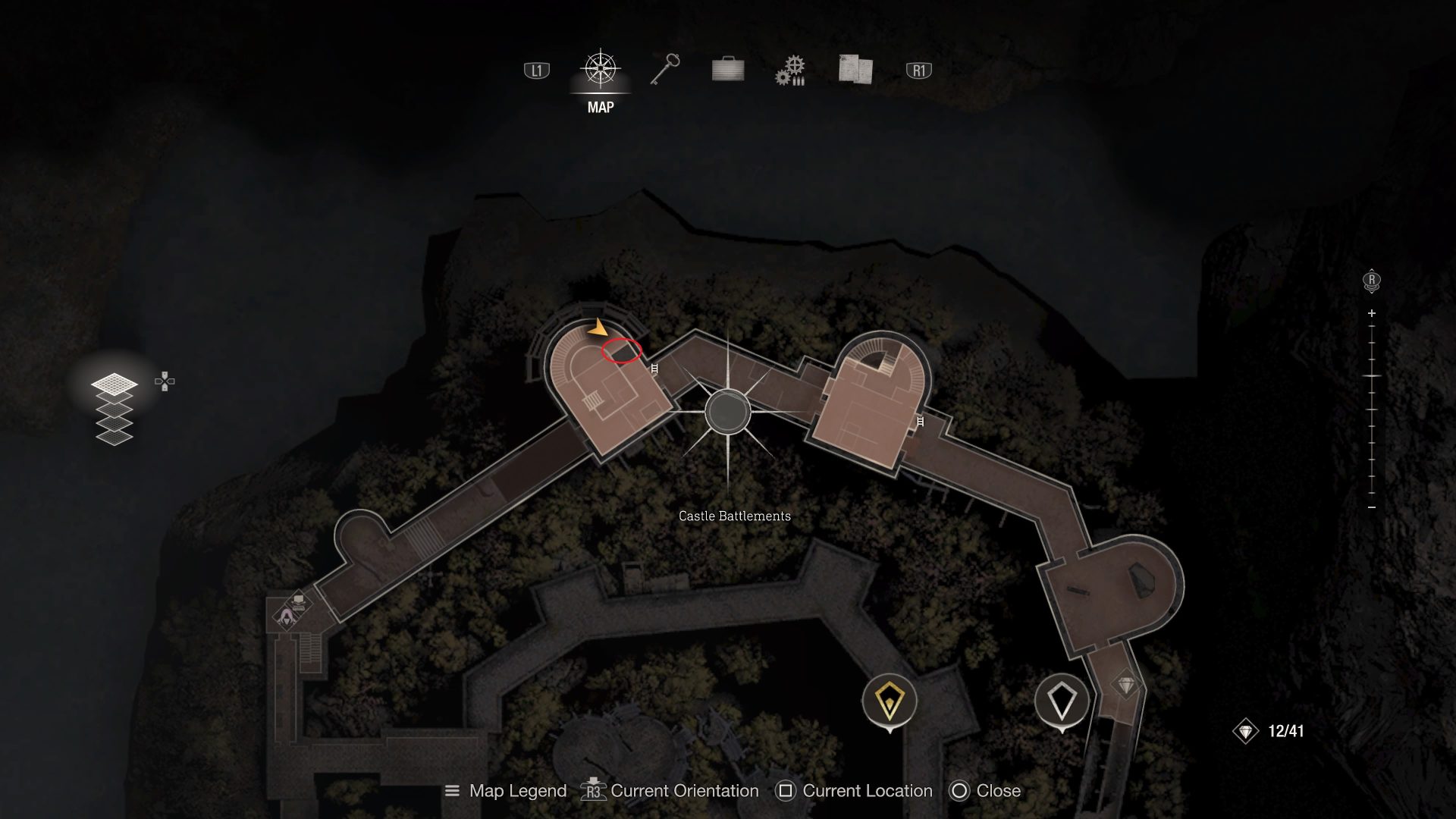
Task: Select the top floor in the layer selector
Action: pos(115,384)
